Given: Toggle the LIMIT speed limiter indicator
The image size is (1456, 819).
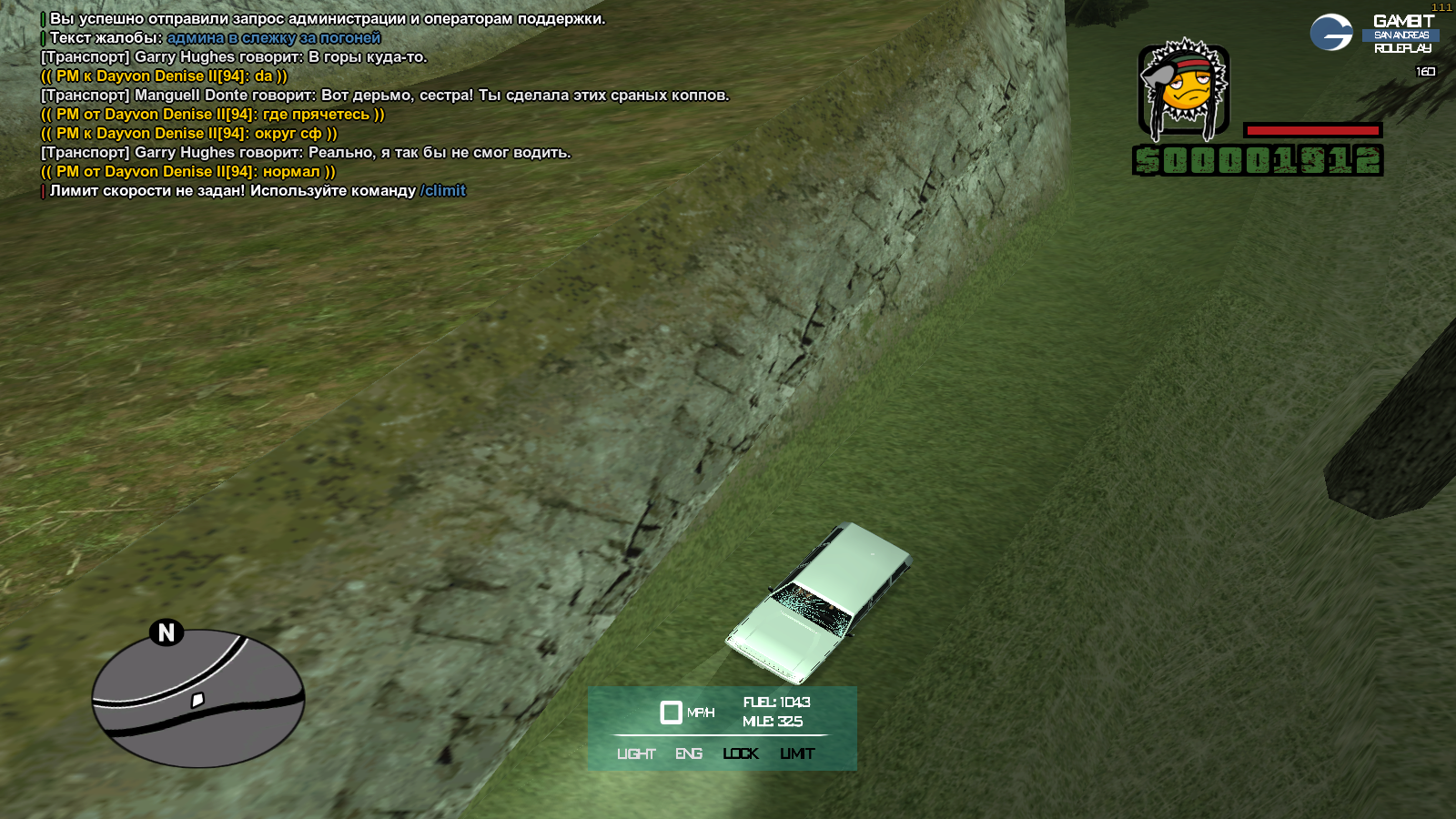Looking at the screenshot, I should coord(797,753).
